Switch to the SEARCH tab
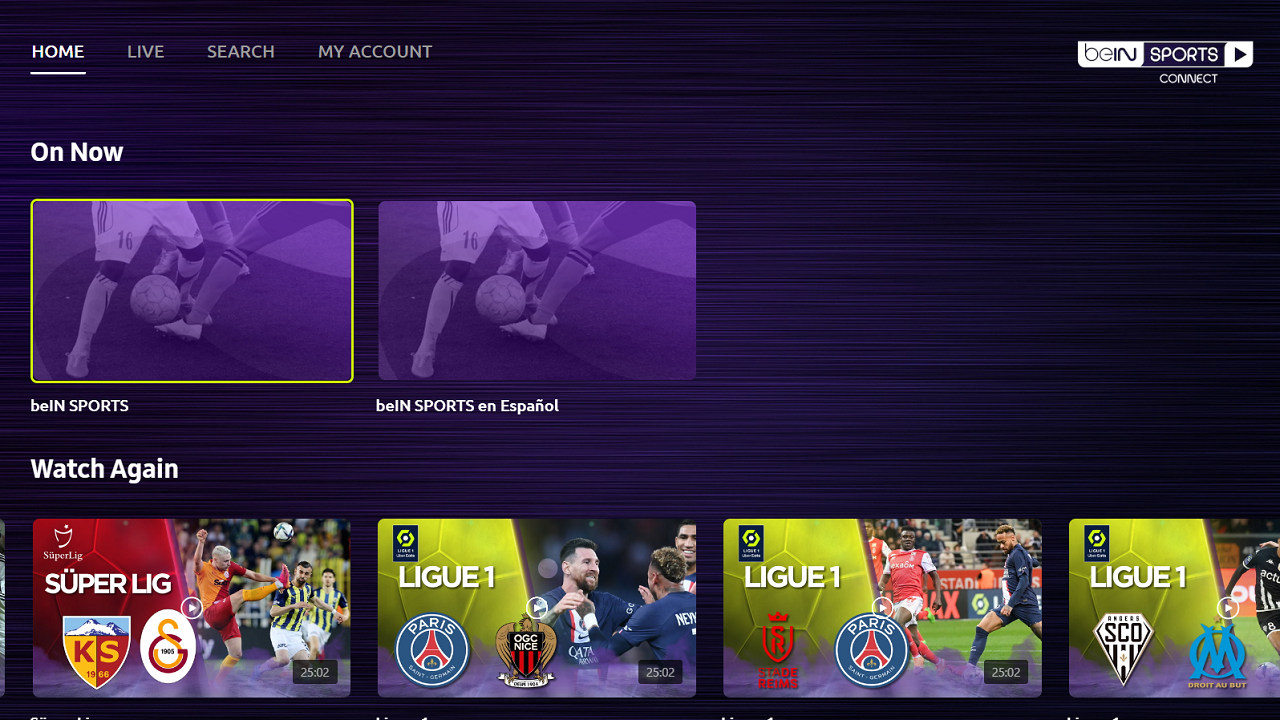 (240, 51)
